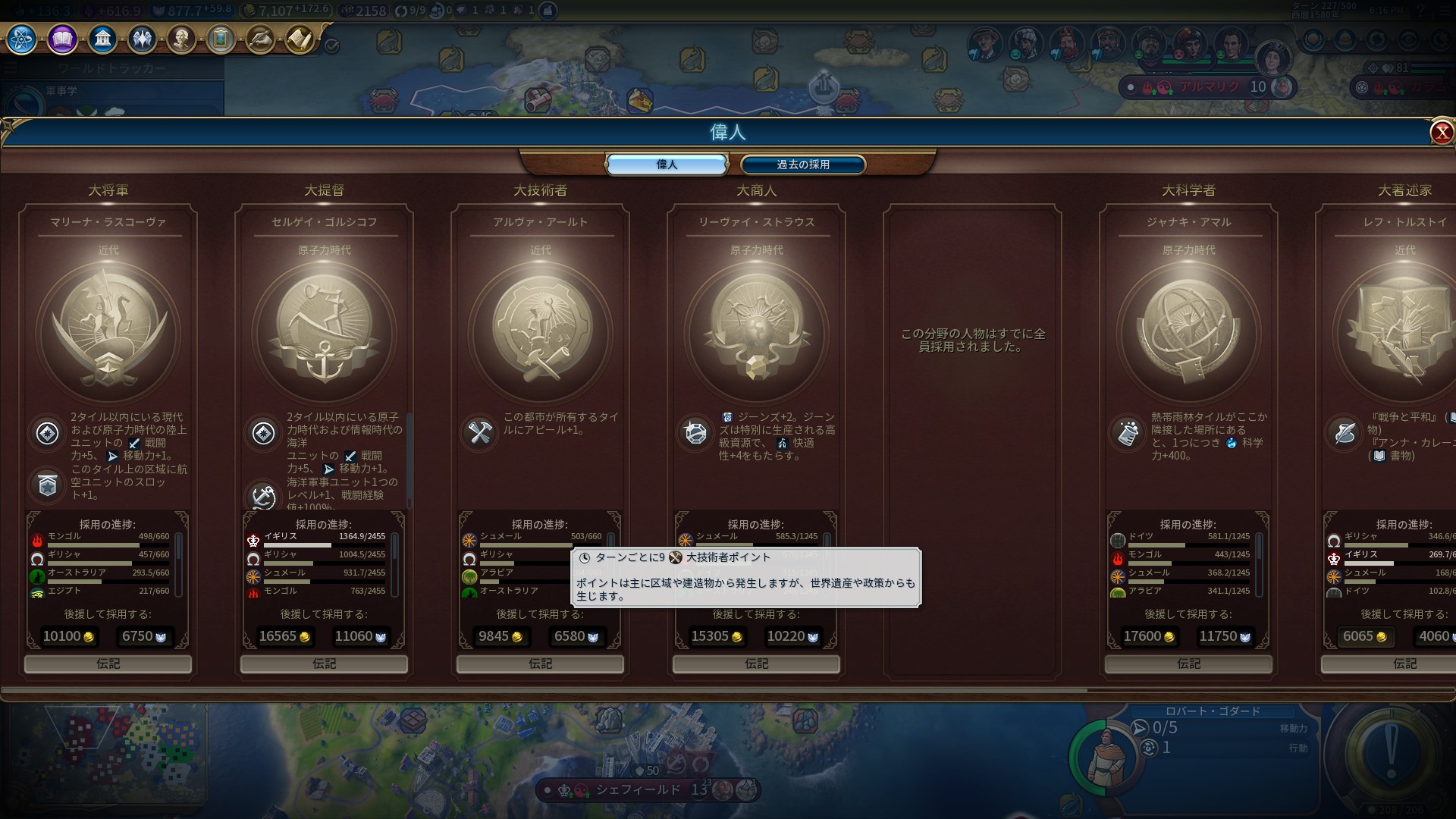Open the technology tree atom icon
The width and height of the screenshot is (1456, 819).
pos(22,39)
